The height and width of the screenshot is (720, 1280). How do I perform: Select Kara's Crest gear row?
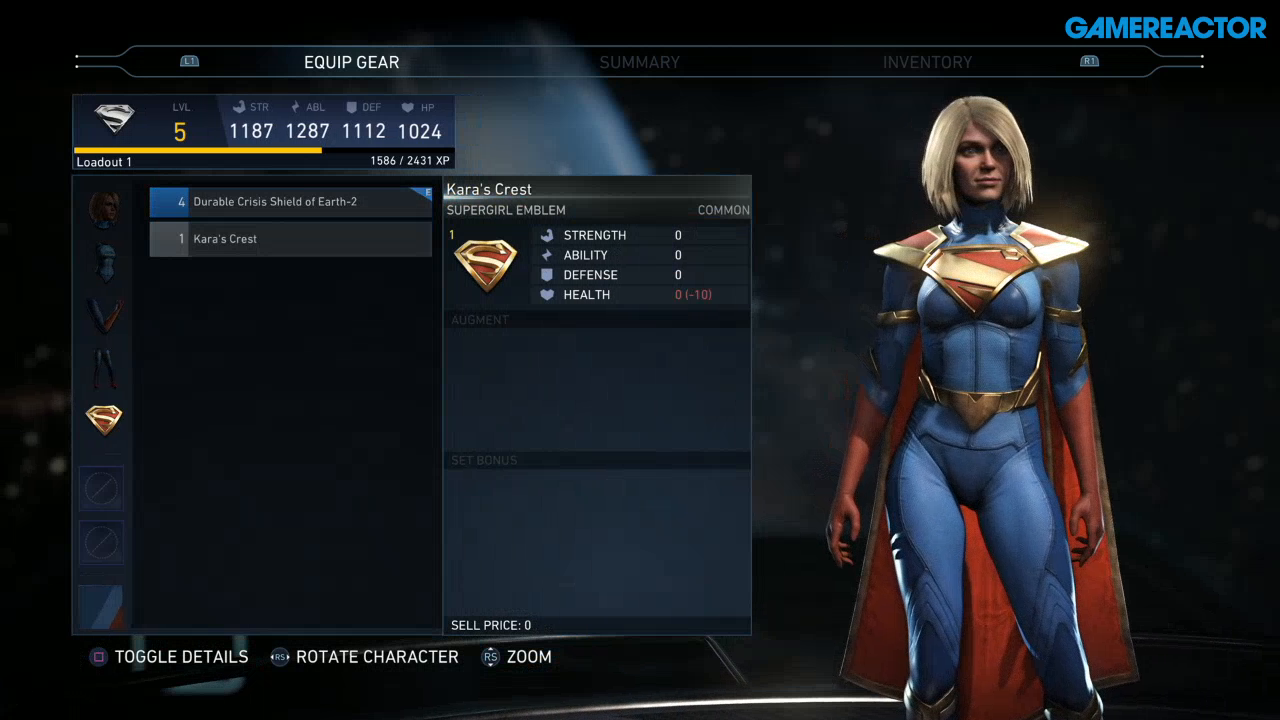coord(290,239)
